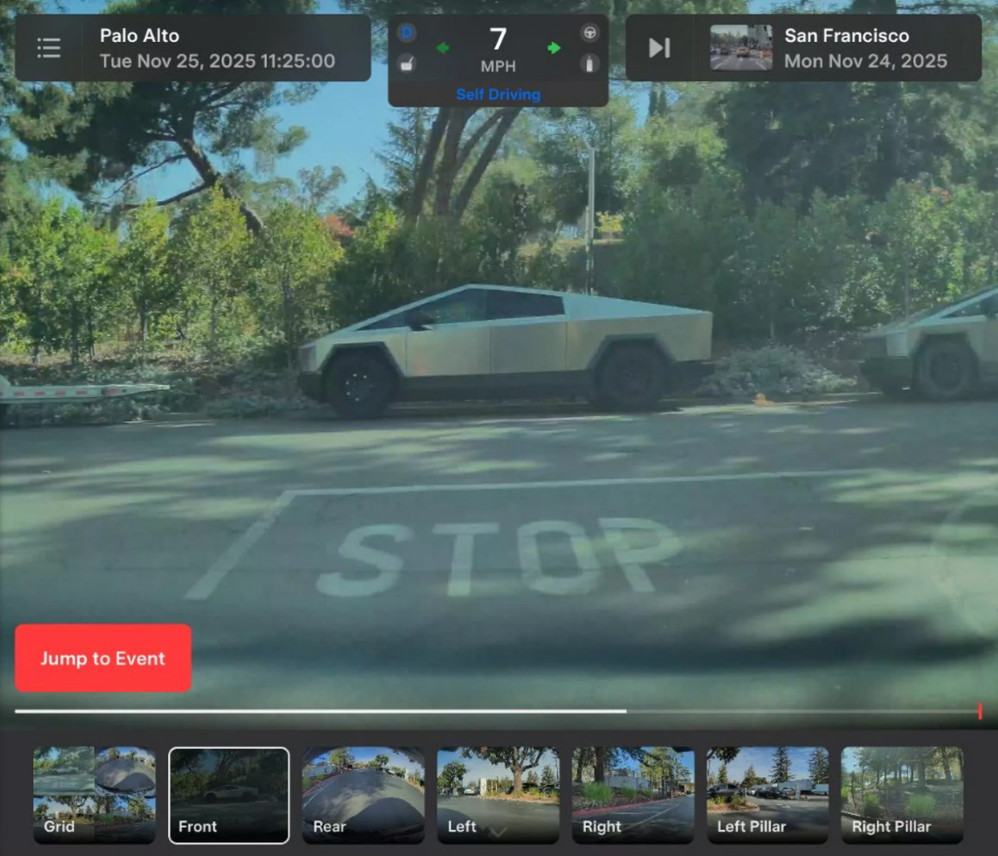Choose the Left camera thumbnail
This screenshot has width=998, height=856.
pos(498,795)
